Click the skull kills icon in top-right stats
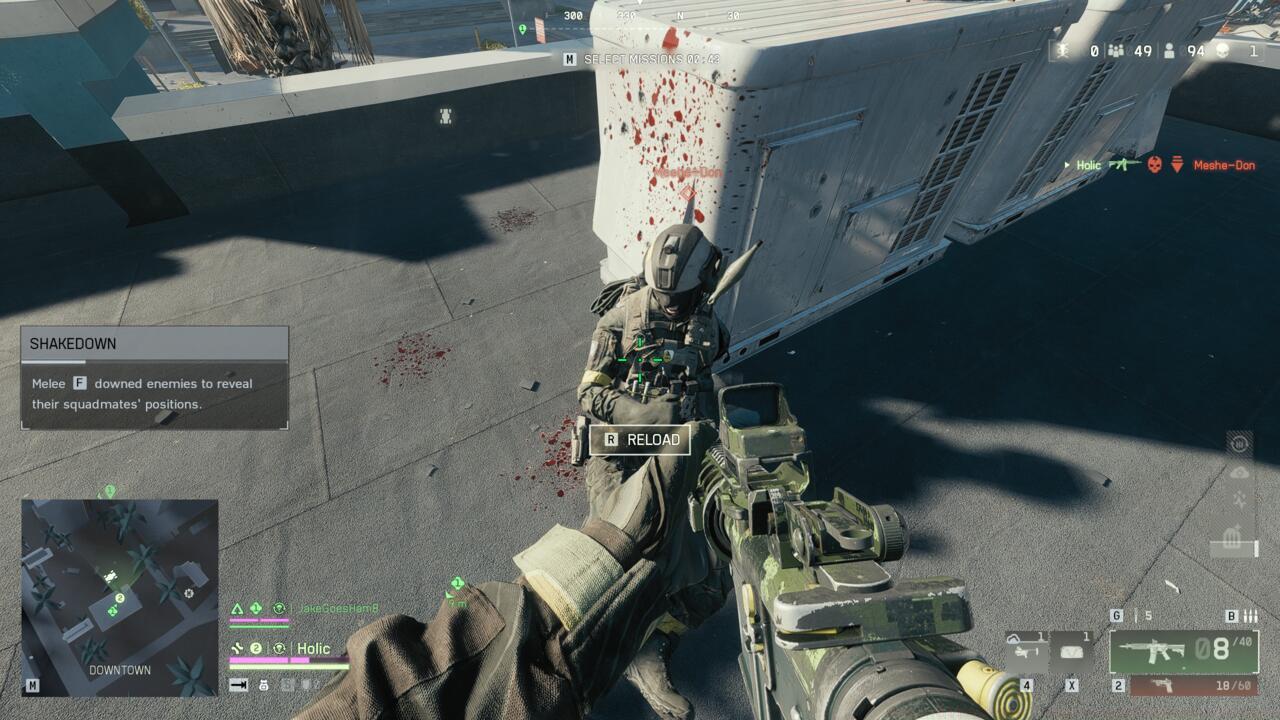The image size is (1280, 720). pos(1223,51)
